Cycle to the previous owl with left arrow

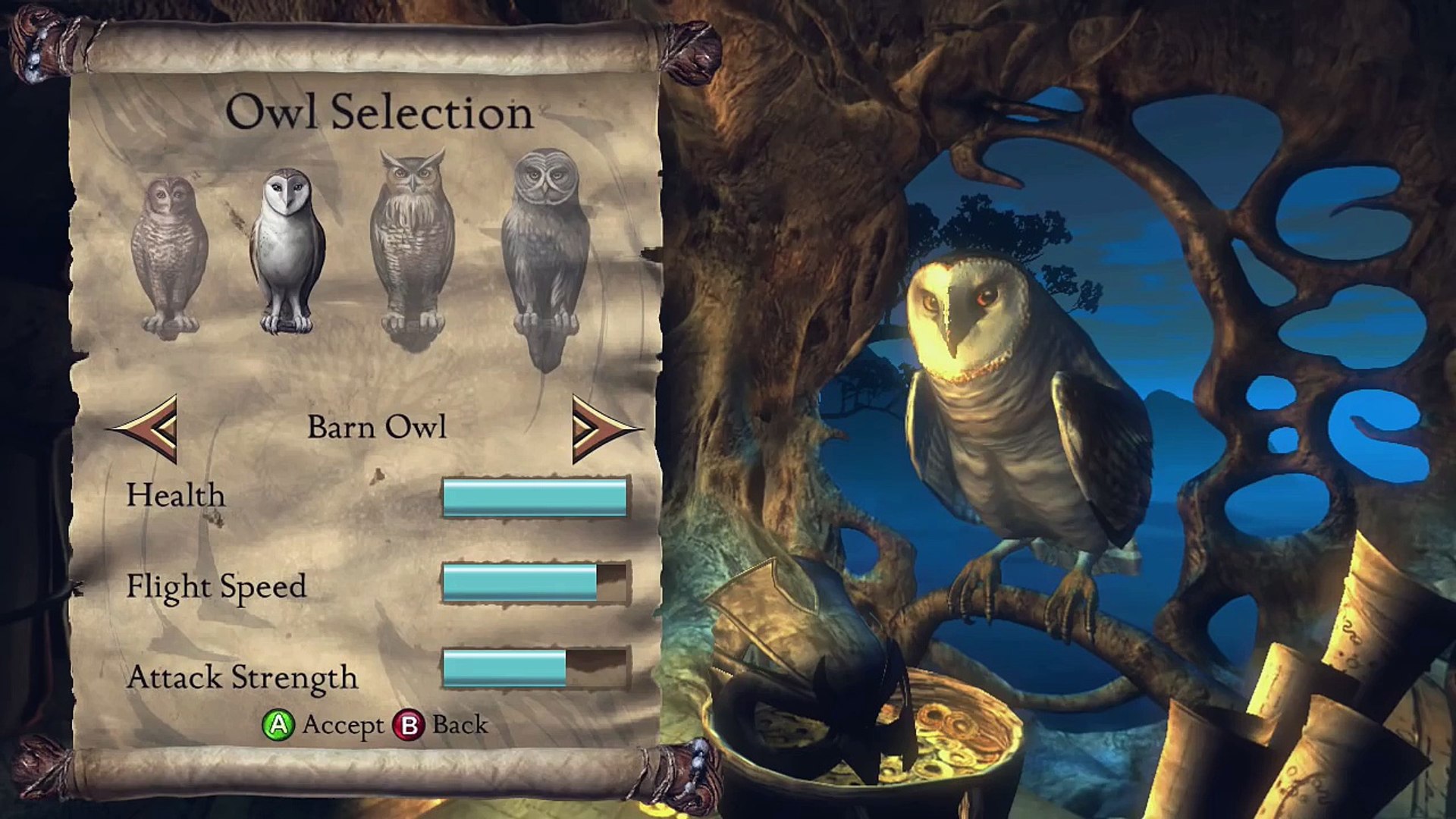click(147, 428)
